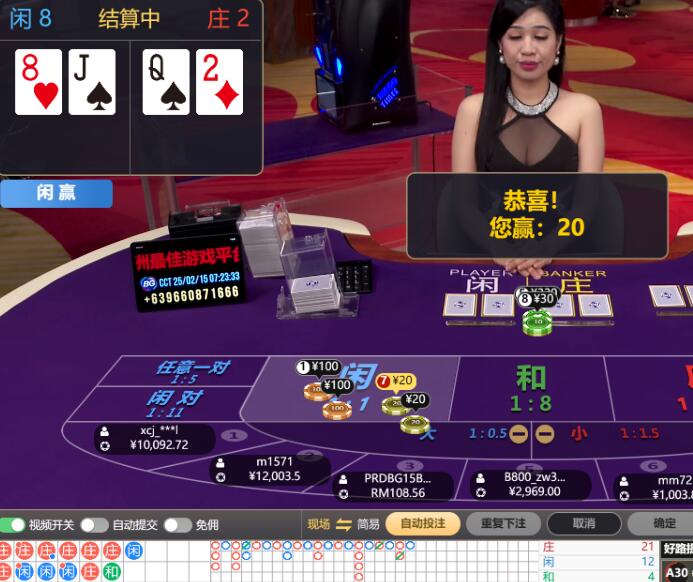
Task: Activate the 自动投注 auto-bet button
Action: (x=423, y=523)
